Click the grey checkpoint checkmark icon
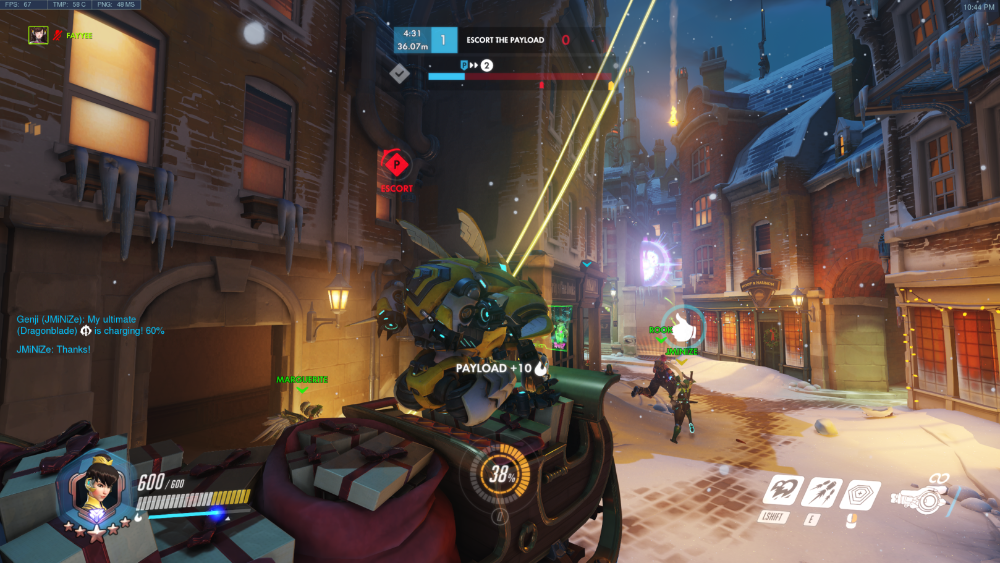 pyautogui.click(x=399, y=72)
